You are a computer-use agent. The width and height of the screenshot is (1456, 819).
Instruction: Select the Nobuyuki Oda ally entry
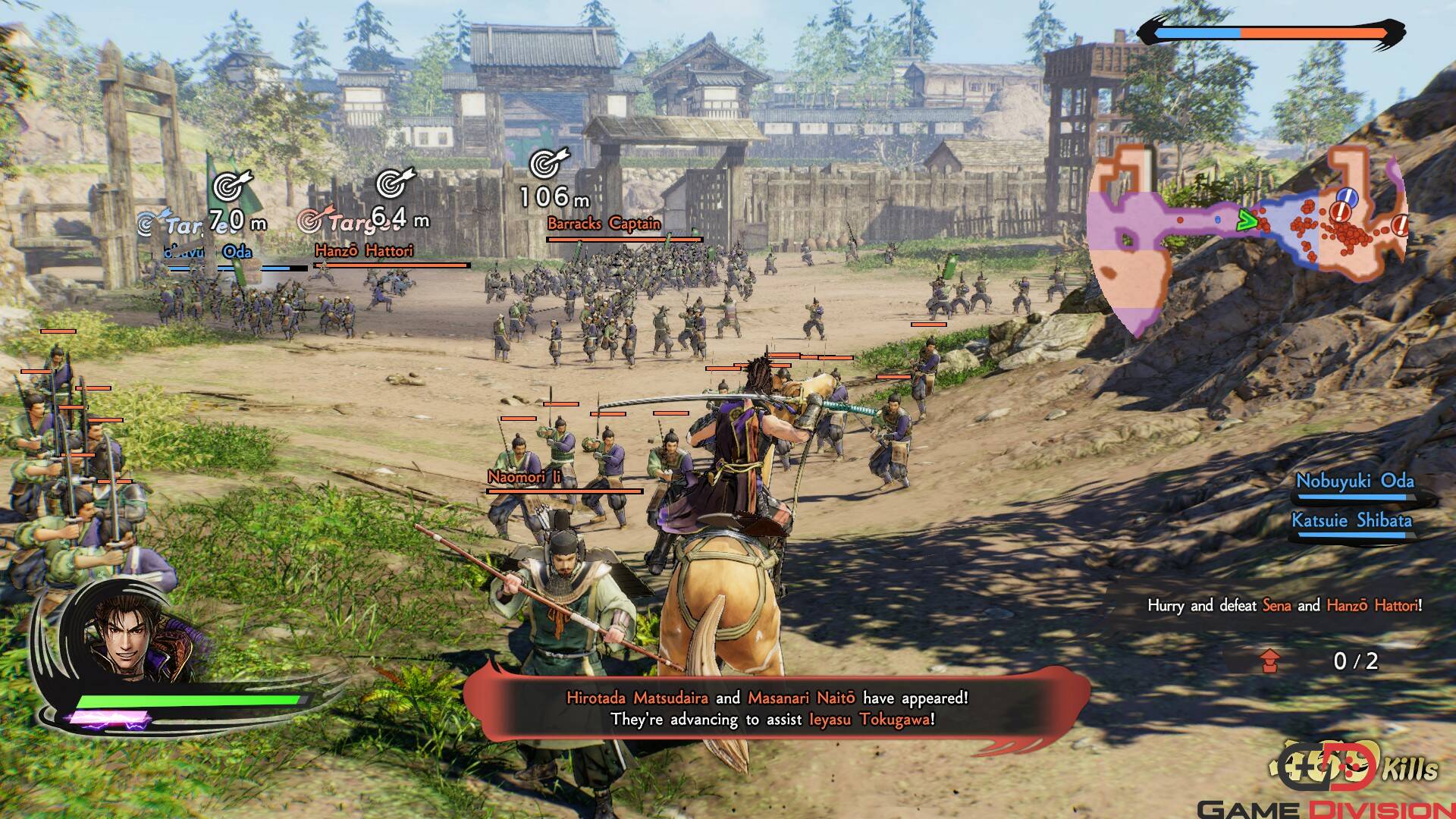[x=1354, y=482]
